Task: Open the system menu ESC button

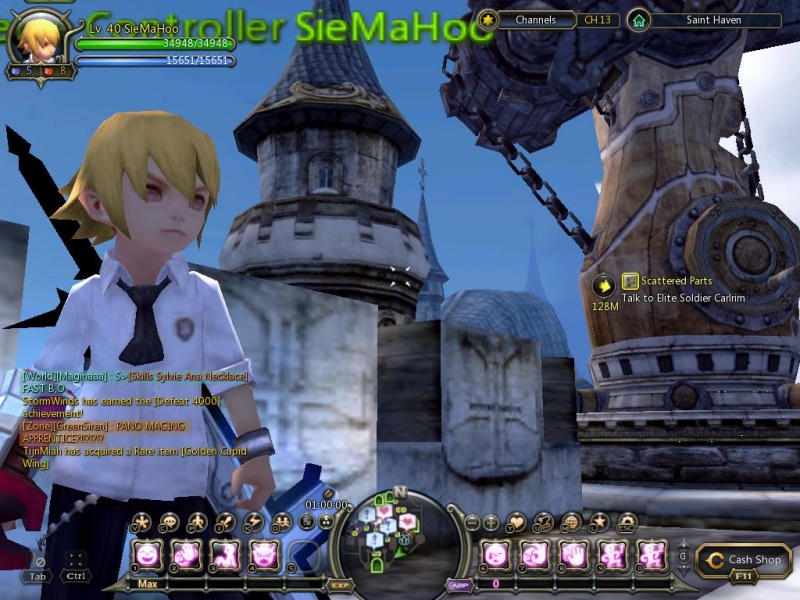Action: point(627,521)
